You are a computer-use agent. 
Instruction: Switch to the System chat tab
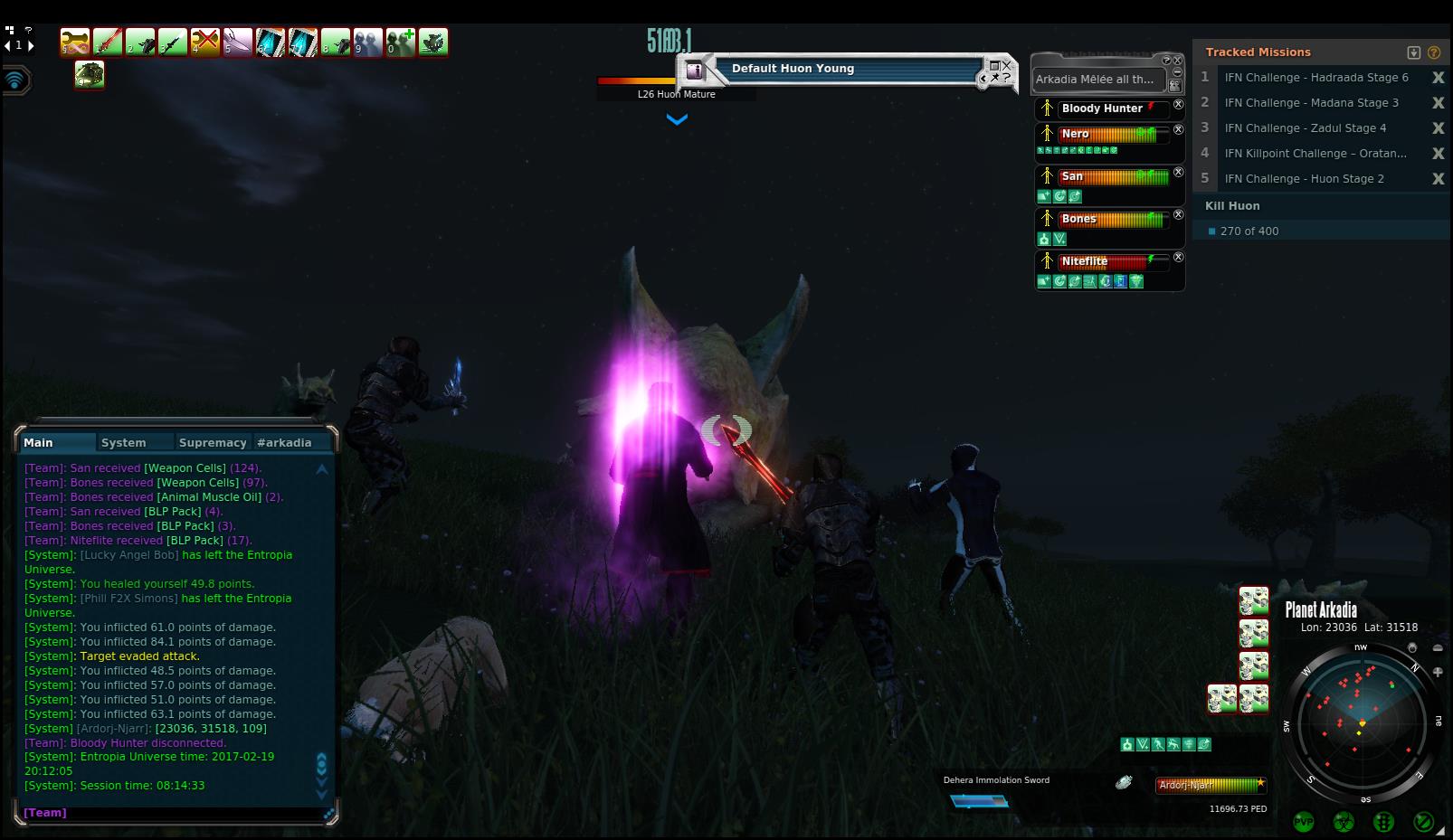click(124, 443)
